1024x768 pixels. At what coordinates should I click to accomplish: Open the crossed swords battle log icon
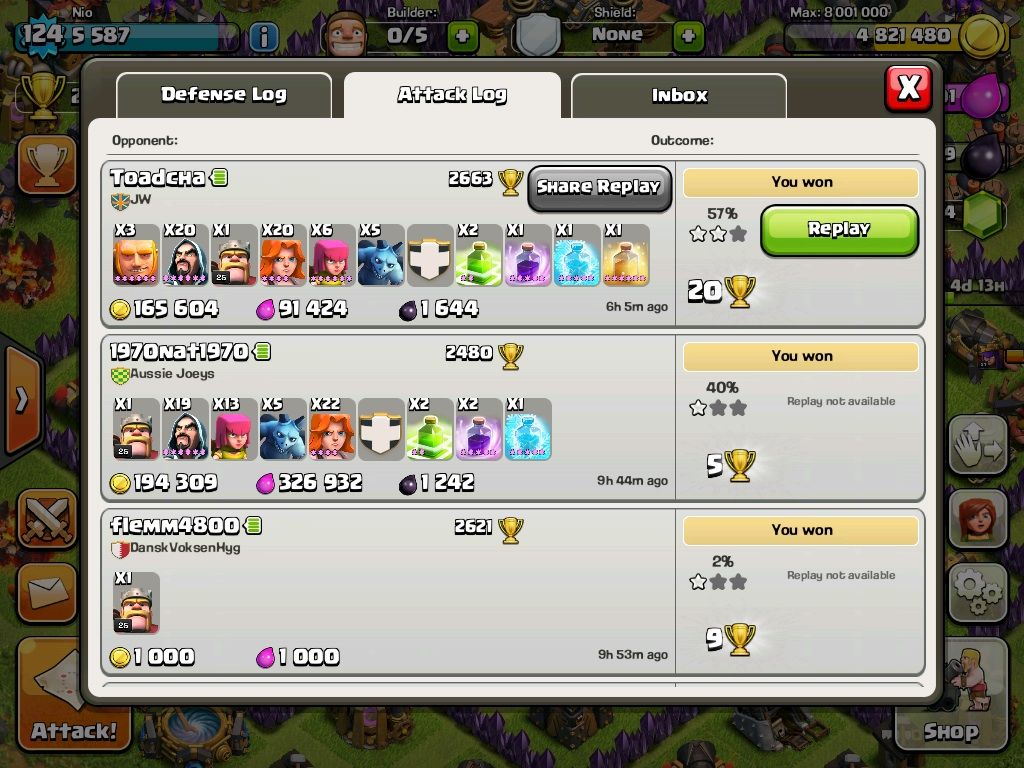(x=46, y=520)
